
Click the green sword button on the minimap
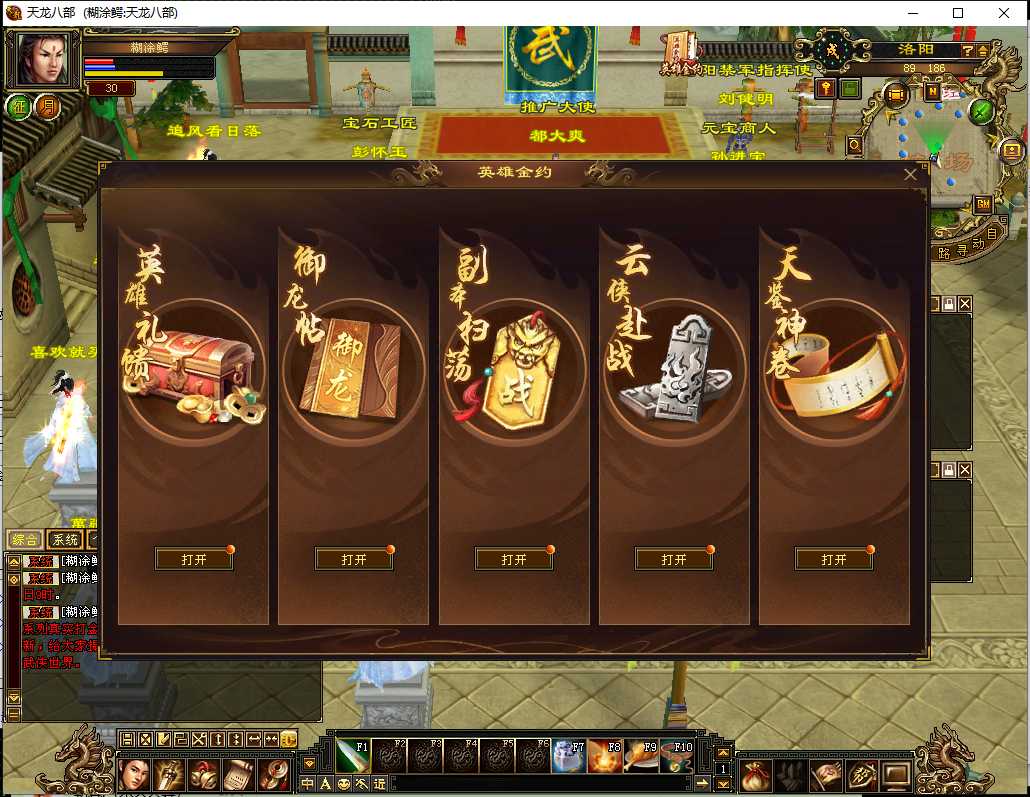981,111
